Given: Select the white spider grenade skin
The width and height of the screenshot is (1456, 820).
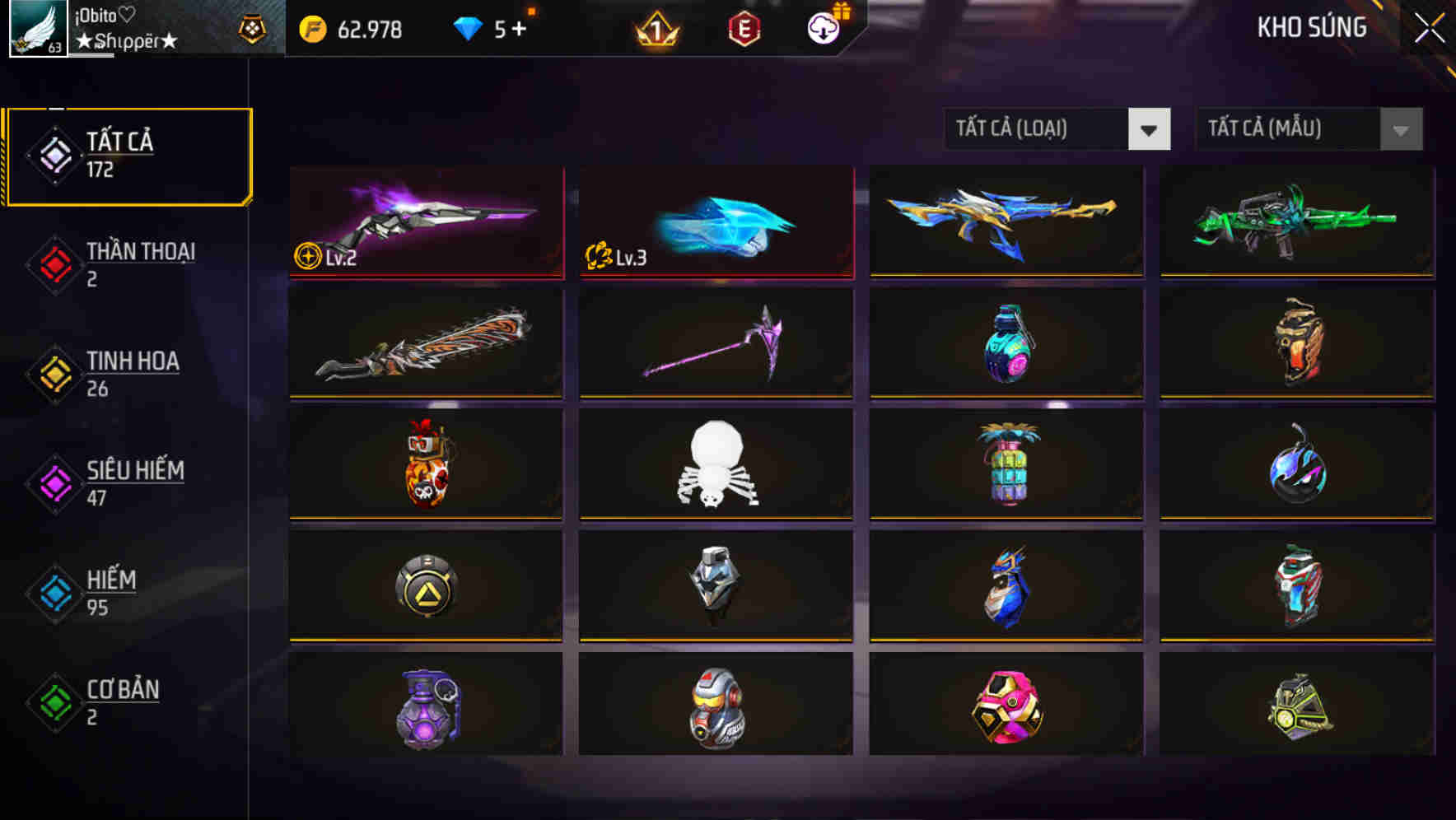Looking at the screenshot, I should [715, 465].
